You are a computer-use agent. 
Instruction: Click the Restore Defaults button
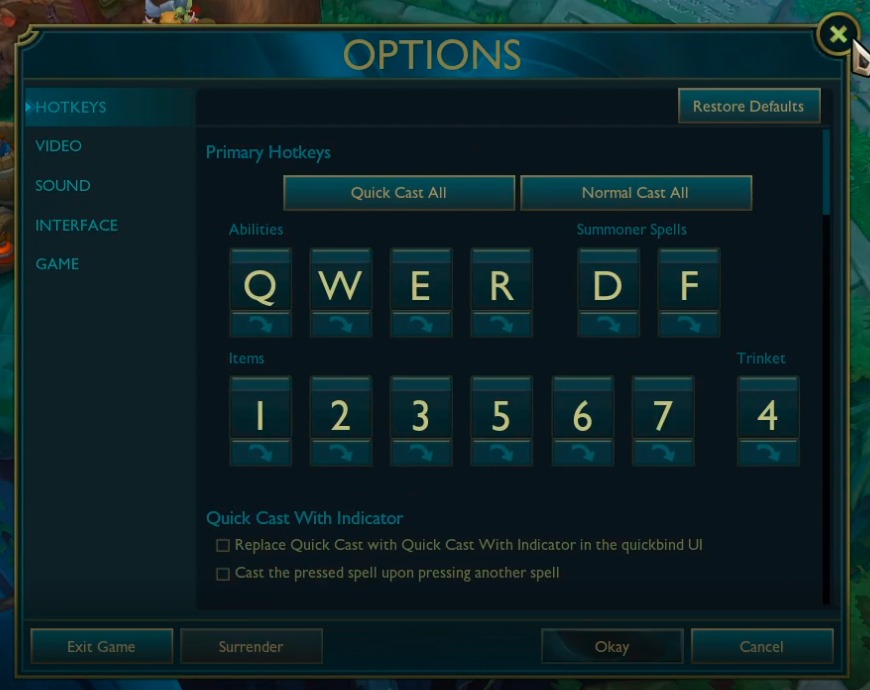[748, 106]
